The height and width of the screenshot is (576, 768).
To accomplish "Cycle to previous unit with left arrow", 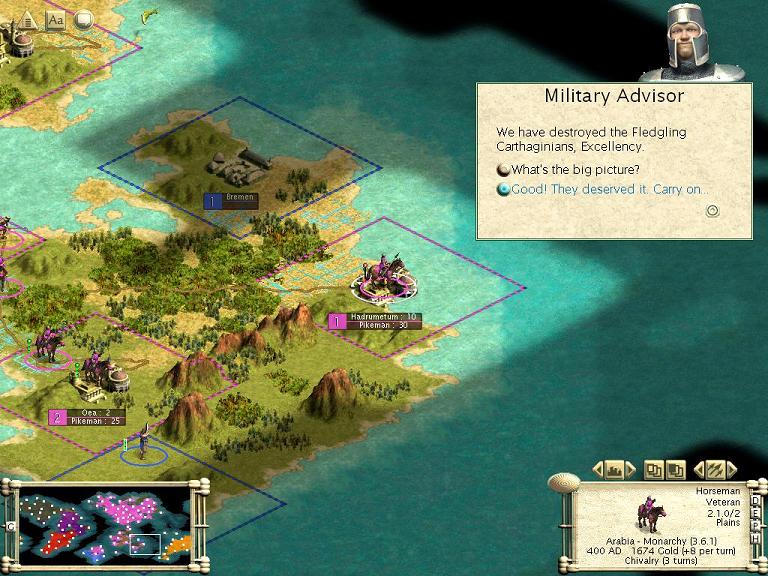I will click(x=698, y=468).
